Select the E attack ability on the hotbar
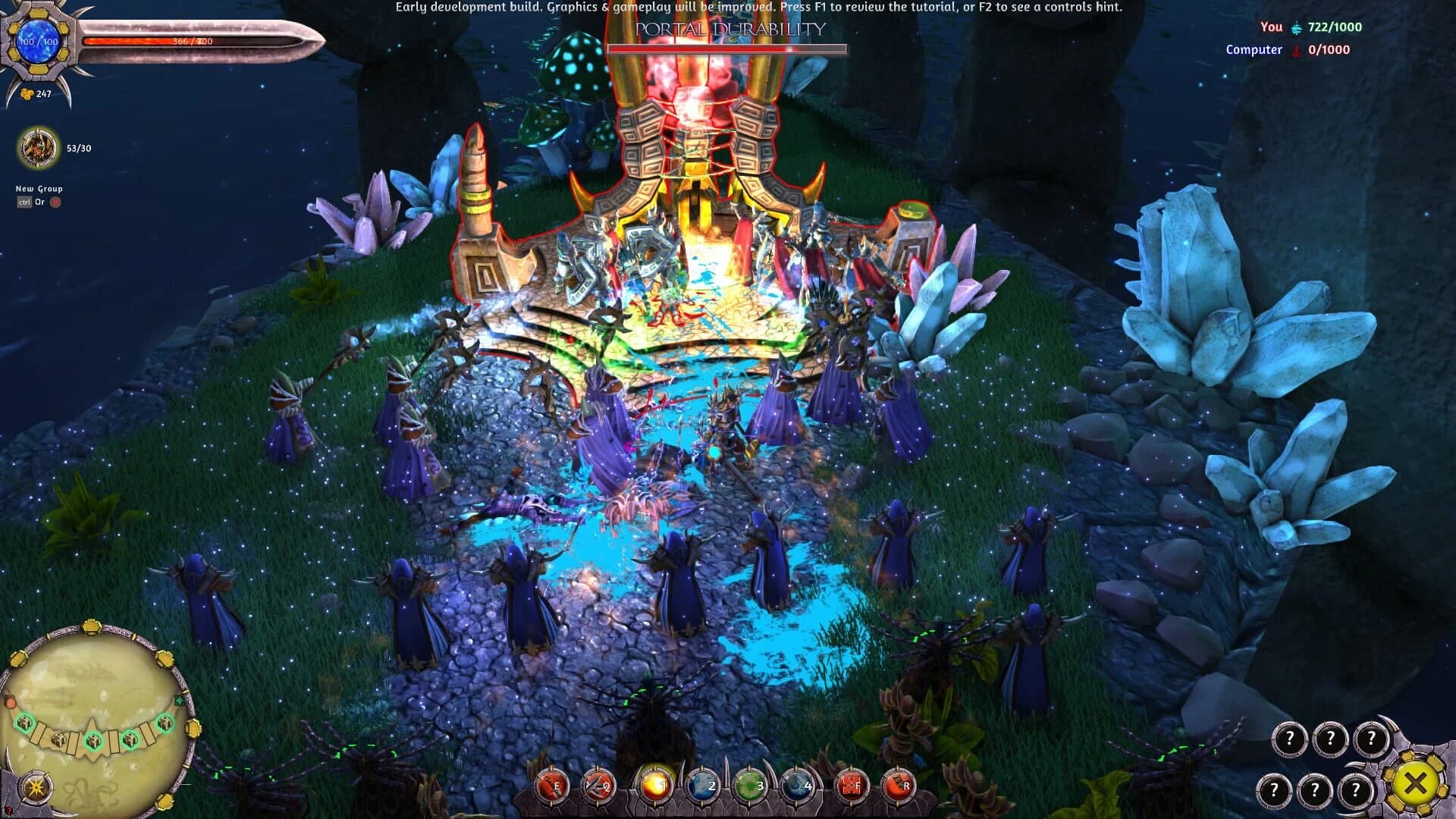Viewport: 1456px width, 819px height. (551, 786)
